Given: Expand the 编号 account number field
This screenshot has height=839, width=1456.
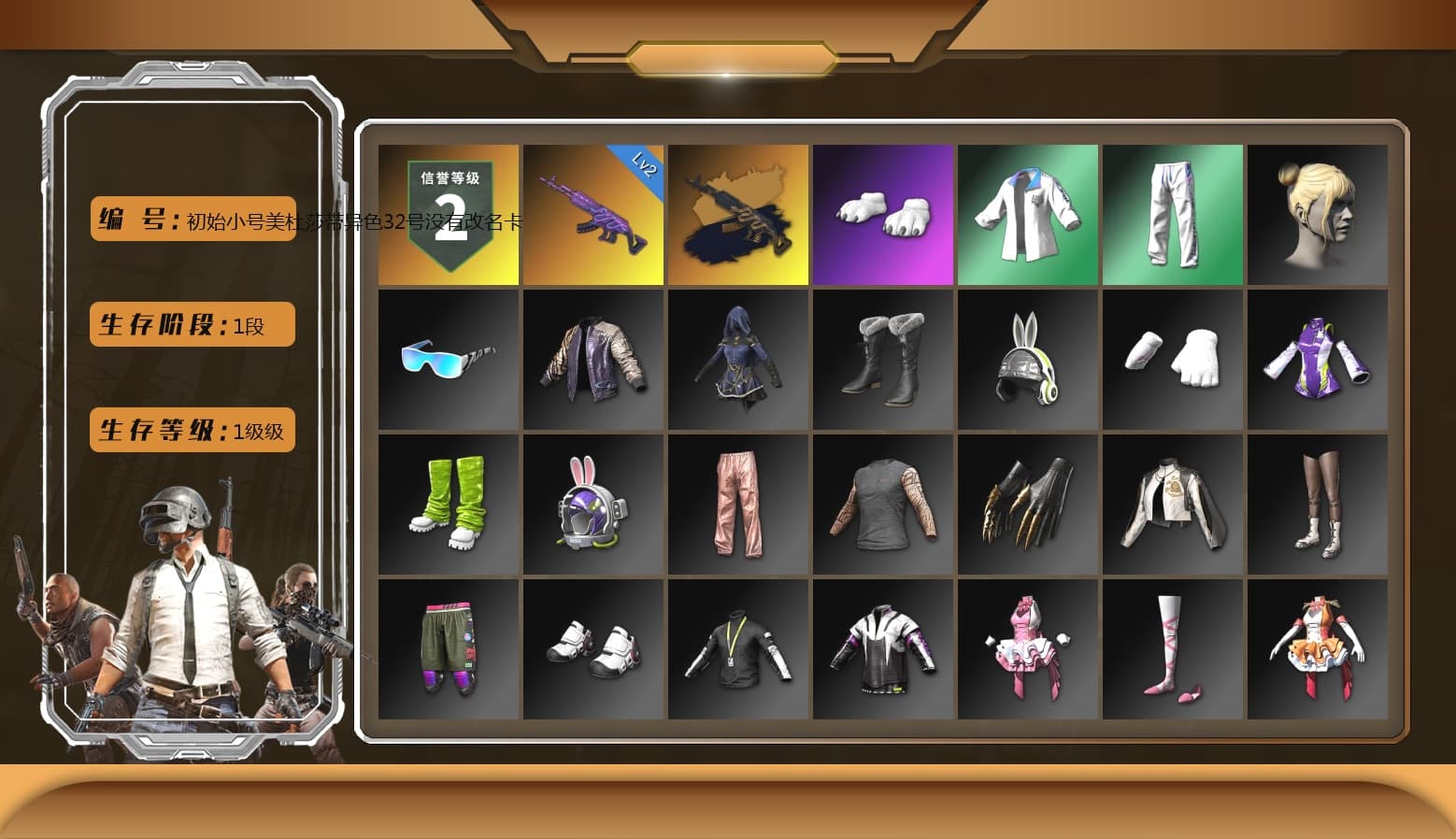Looking at the screenshot, I should click(192, 220).
